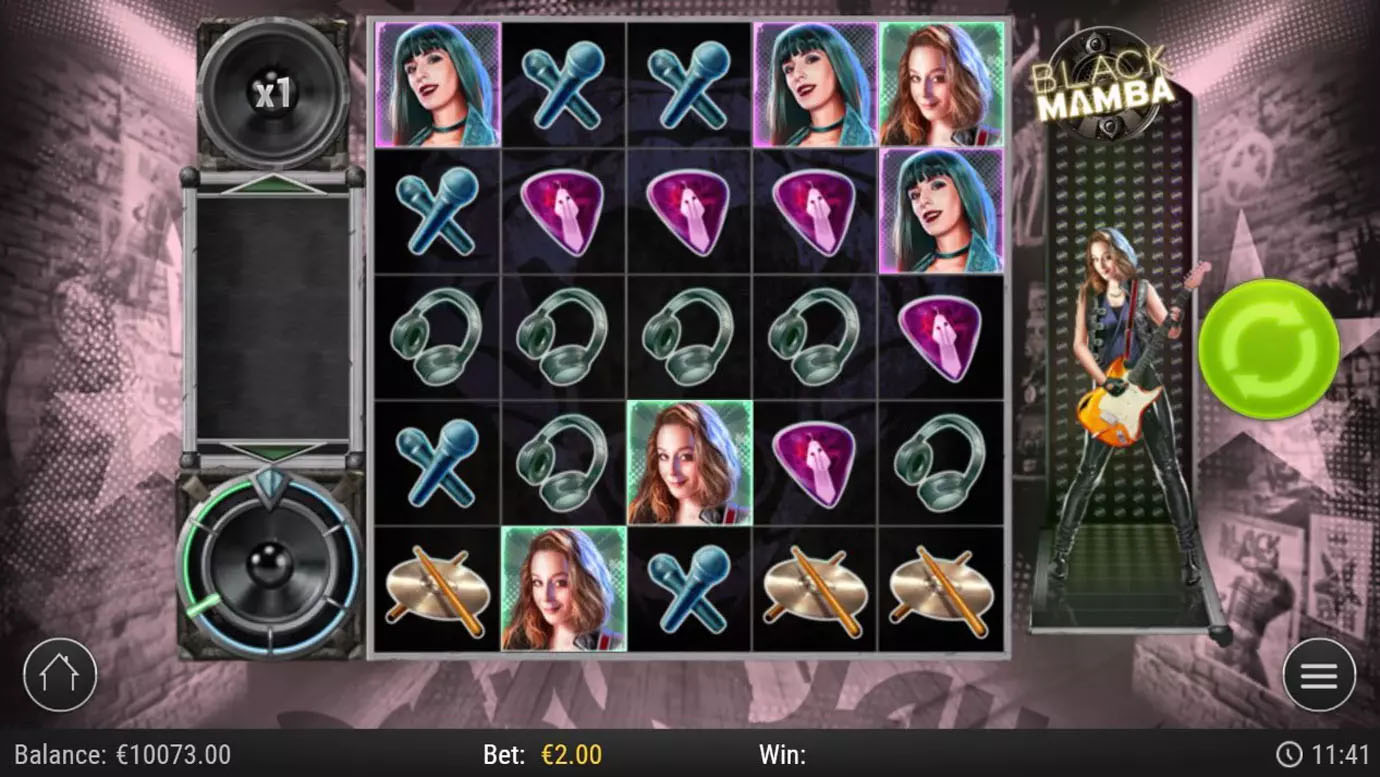Click the home icon bottom-left
Screen dimensions: 1380x777
60,675
